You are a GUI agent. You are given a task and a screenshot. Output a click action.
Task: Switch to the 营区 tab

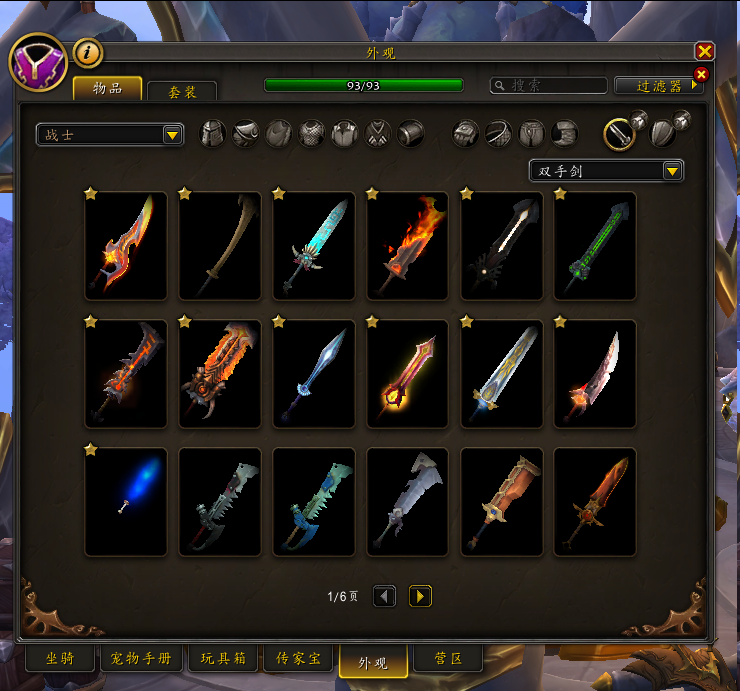coord(447,659)
